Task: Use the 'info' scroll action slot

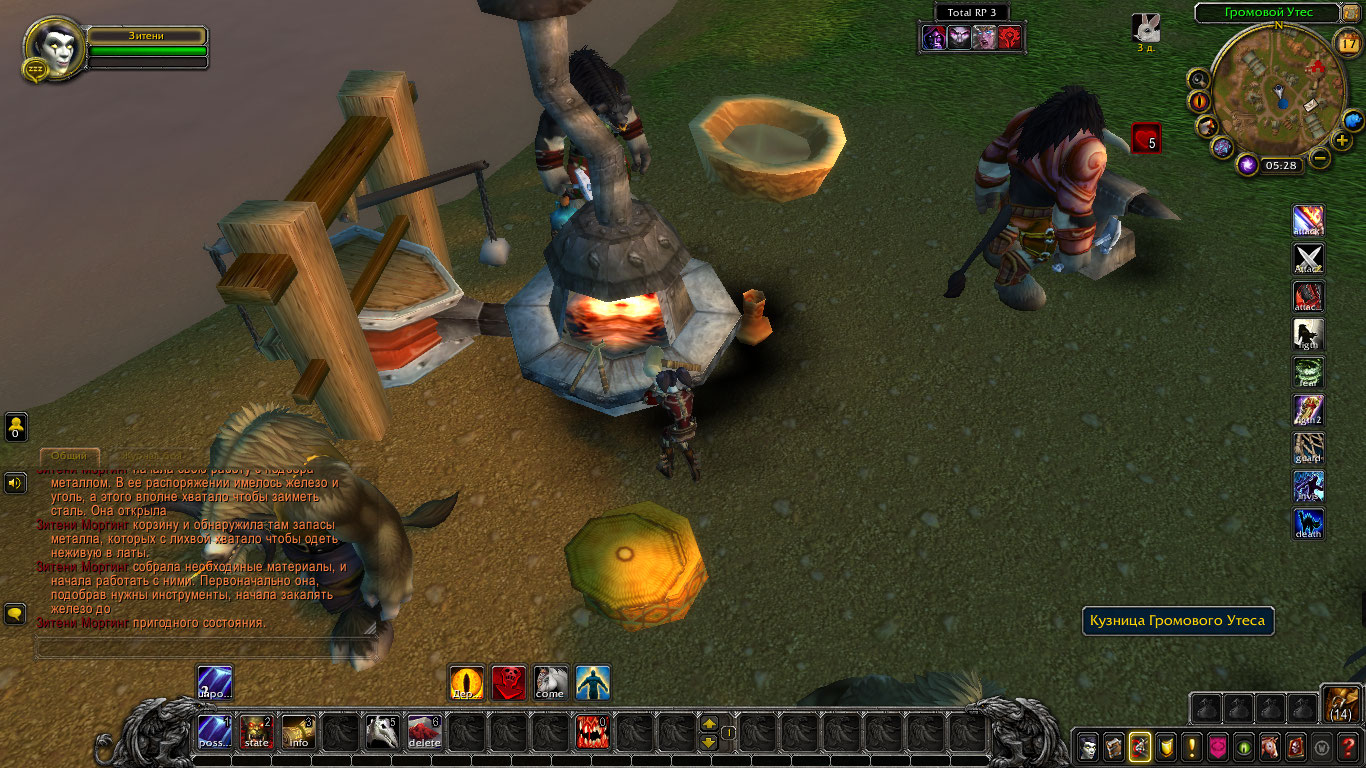Action: tap(299, 732)
